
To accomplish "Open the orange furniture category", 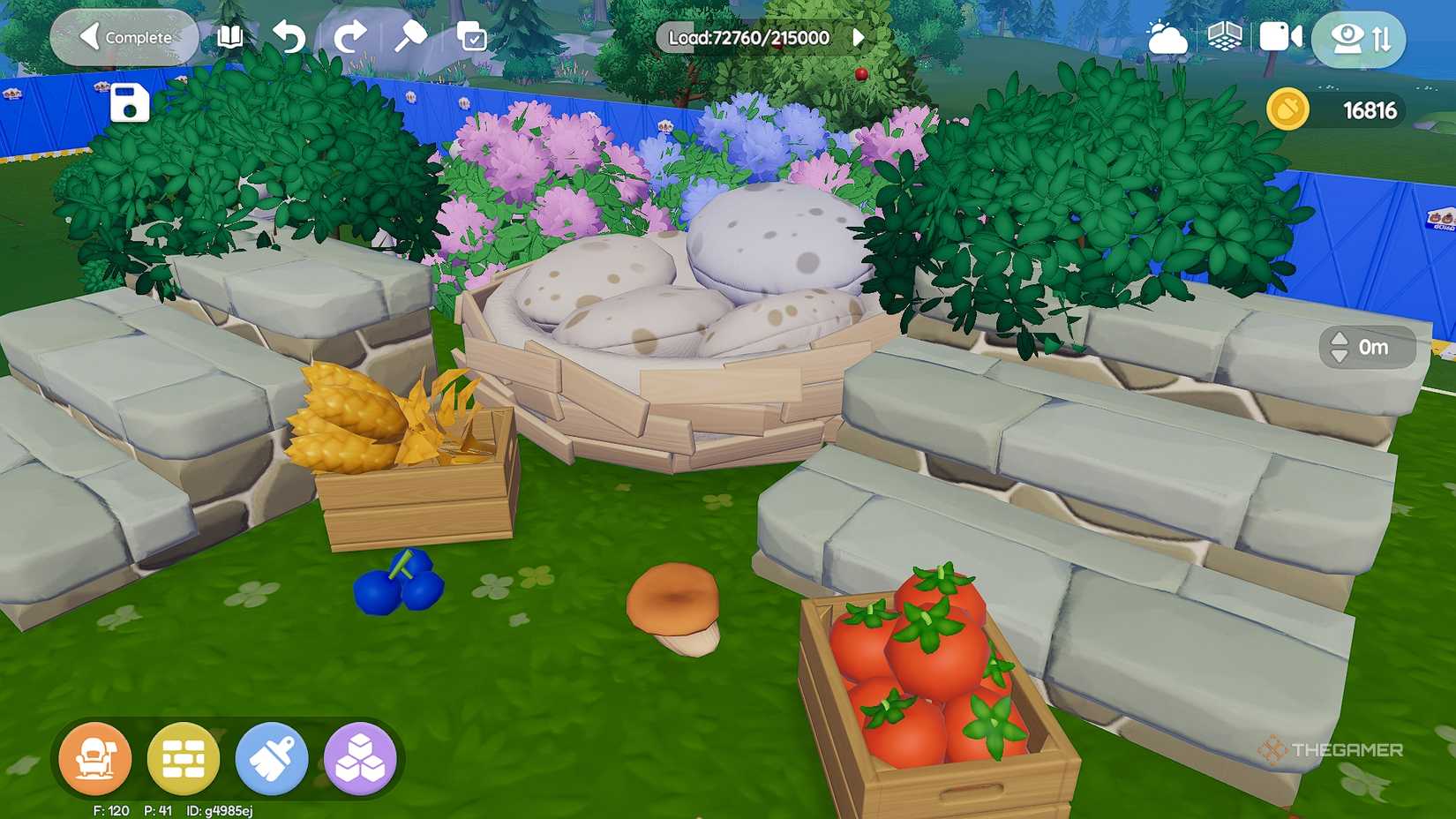I will 95,758.
